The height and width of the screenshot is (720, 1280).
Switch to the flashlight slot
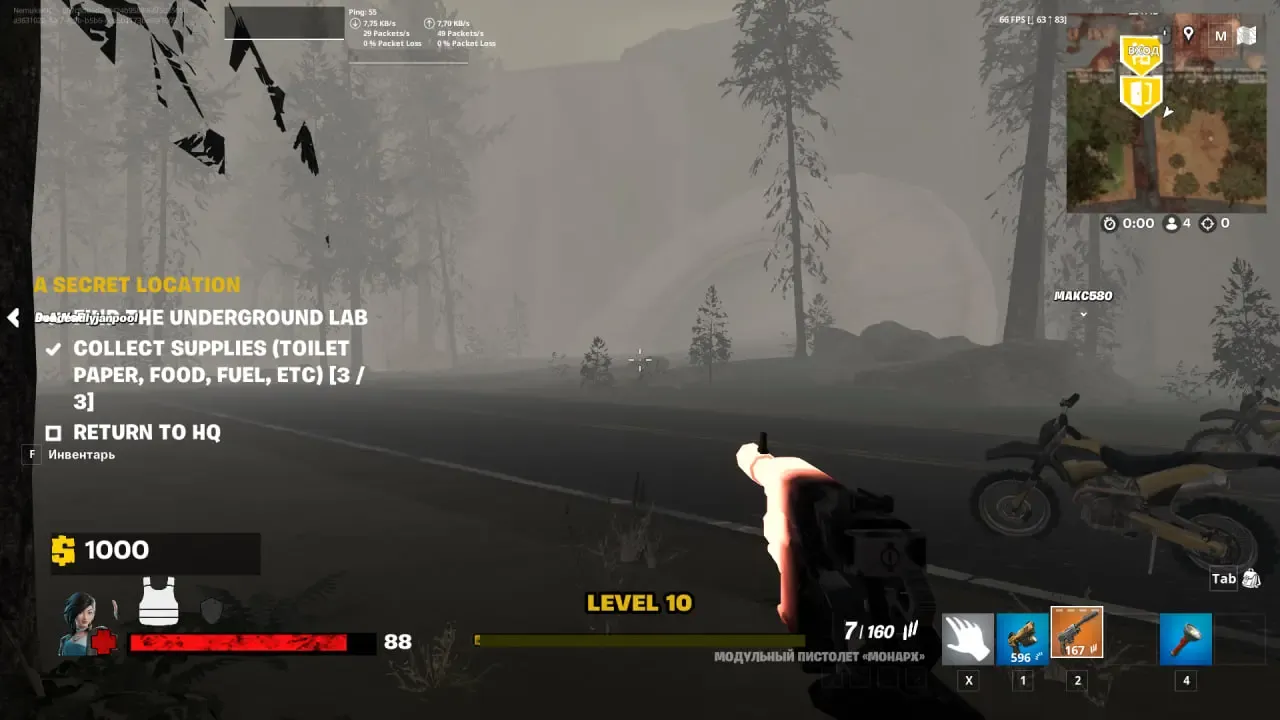(x=1186, y=640)
